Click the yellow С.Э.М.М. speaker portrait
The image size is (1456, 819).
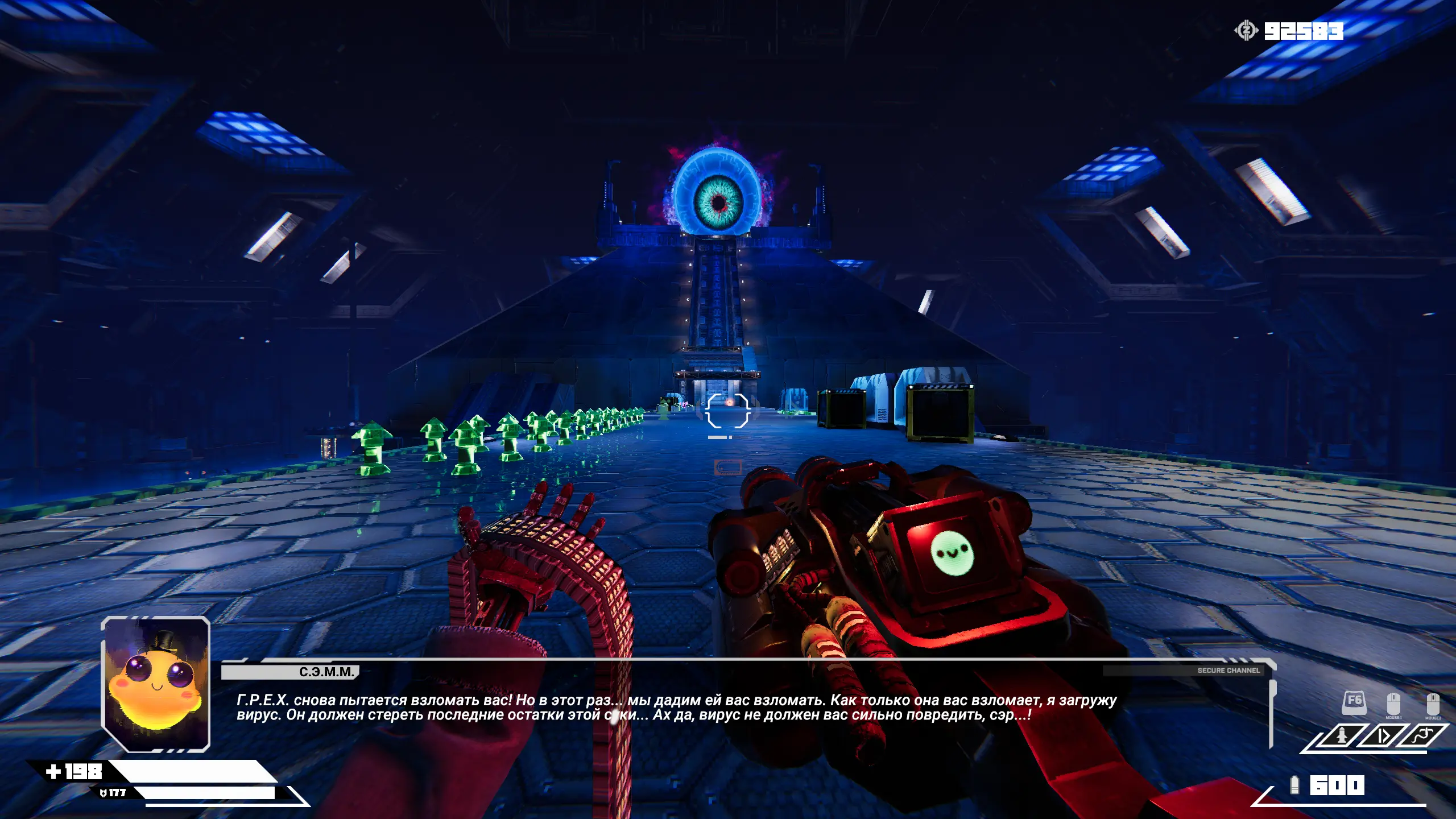point(155,684)
